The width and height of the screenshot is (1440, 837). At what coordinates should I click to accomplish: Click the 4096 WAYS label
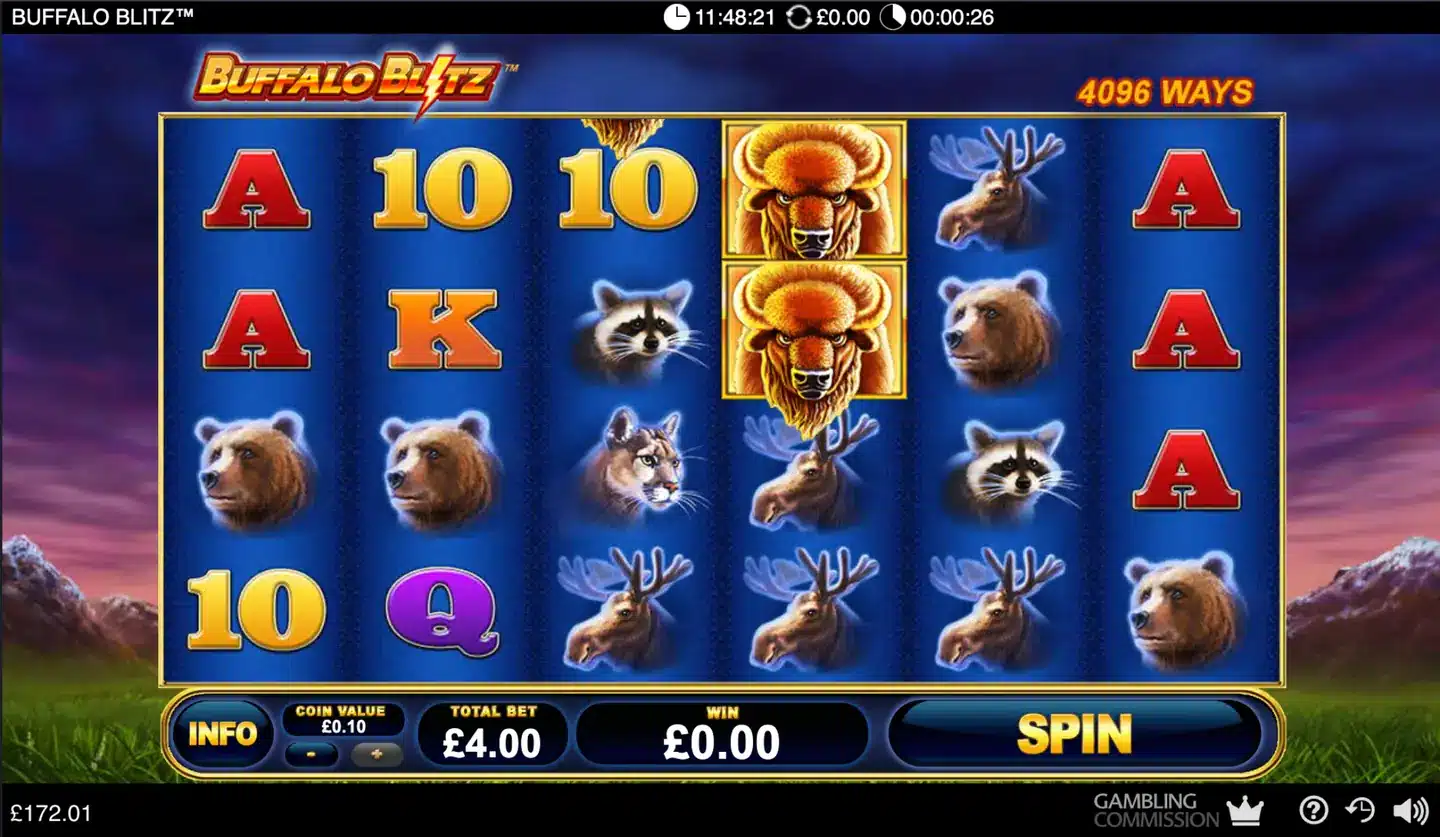[x=1165, y=91]
